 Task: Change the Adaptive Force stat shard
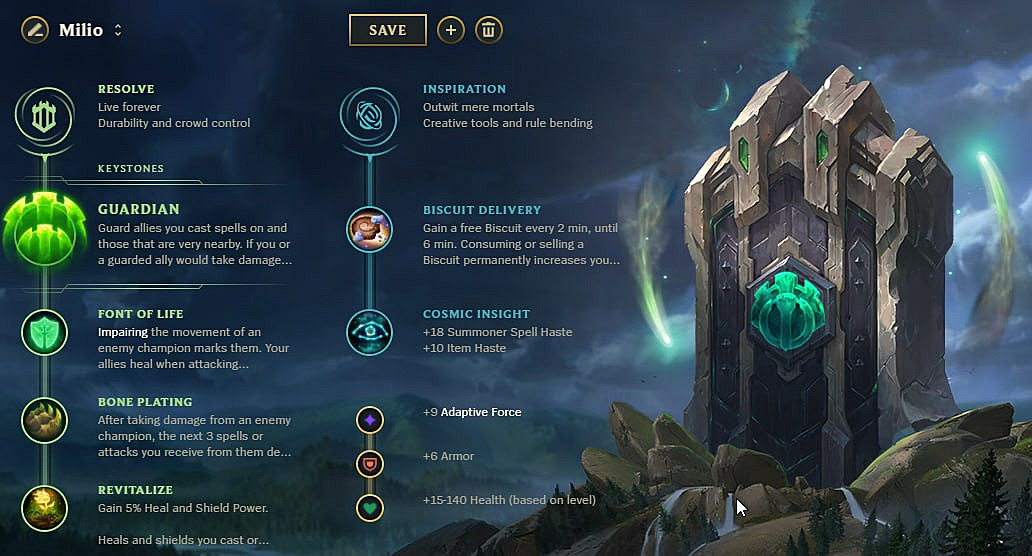pos(370,420)
